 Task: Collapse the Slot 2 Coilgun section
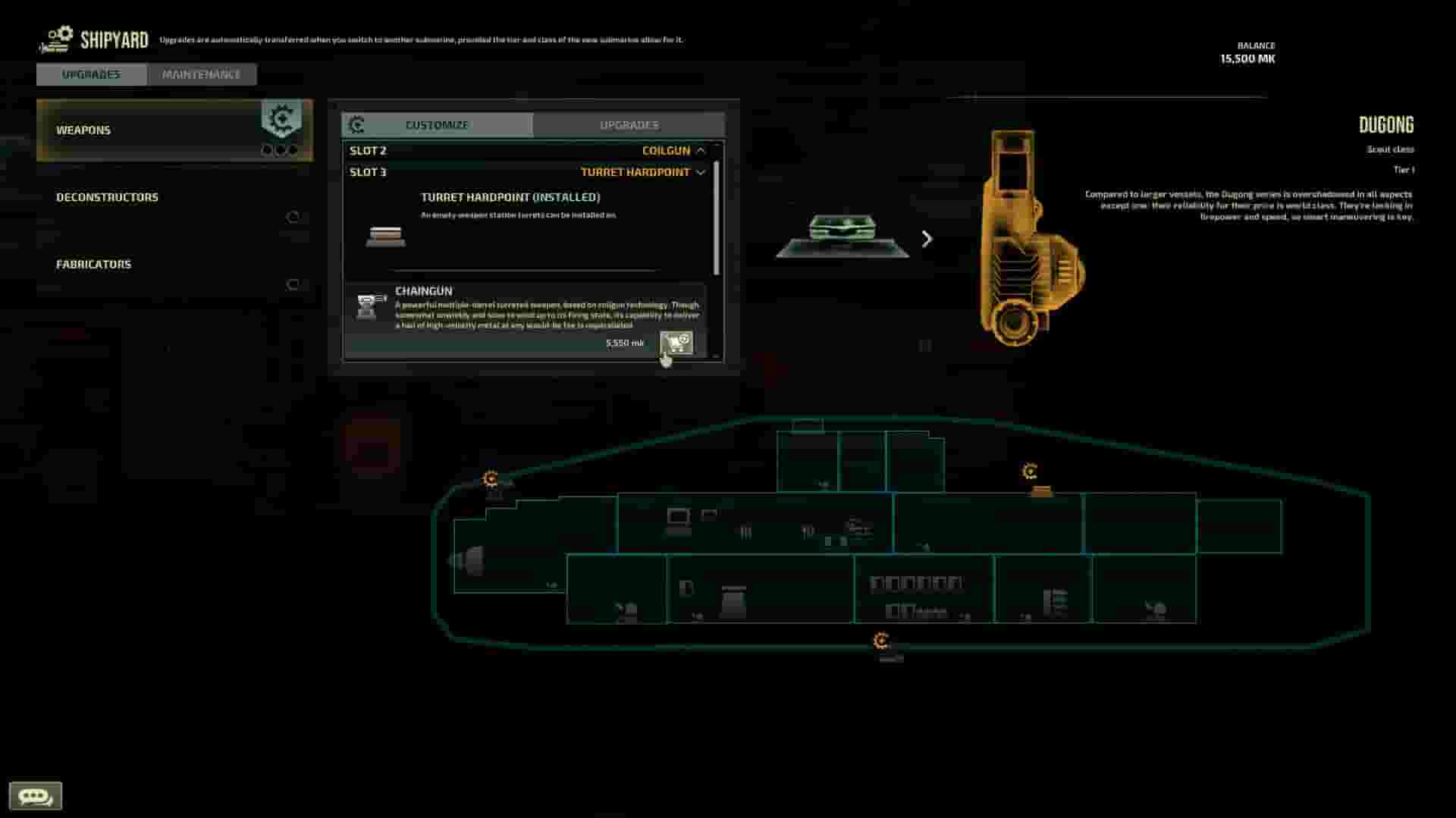[699, 150]
